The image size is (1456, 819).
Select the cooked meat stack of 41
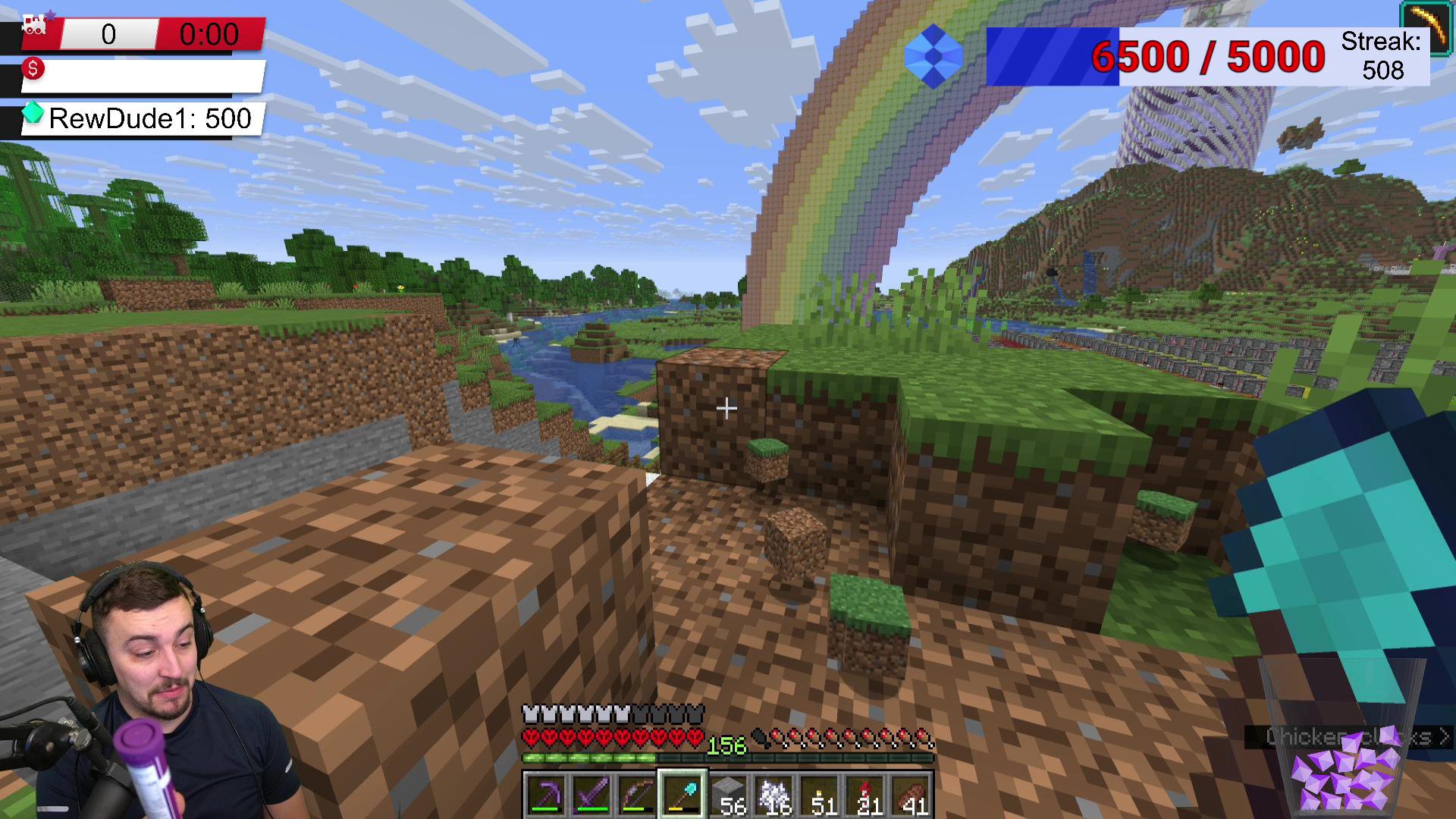[912, 795]
